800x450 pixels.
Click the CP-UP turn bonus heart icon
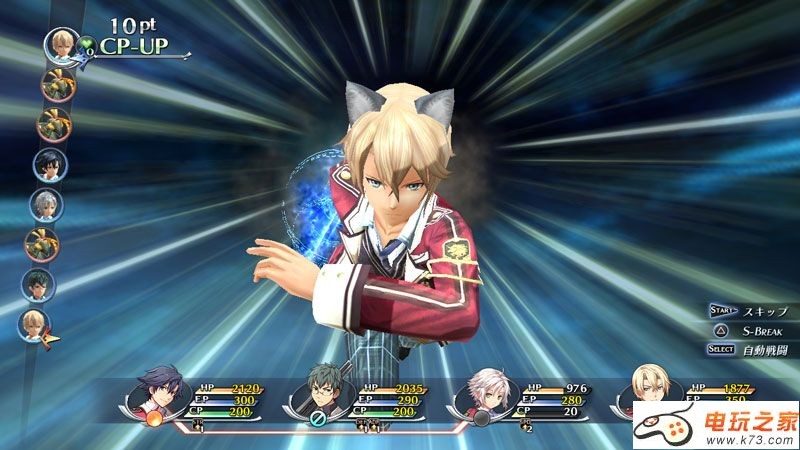click(87, 44)
